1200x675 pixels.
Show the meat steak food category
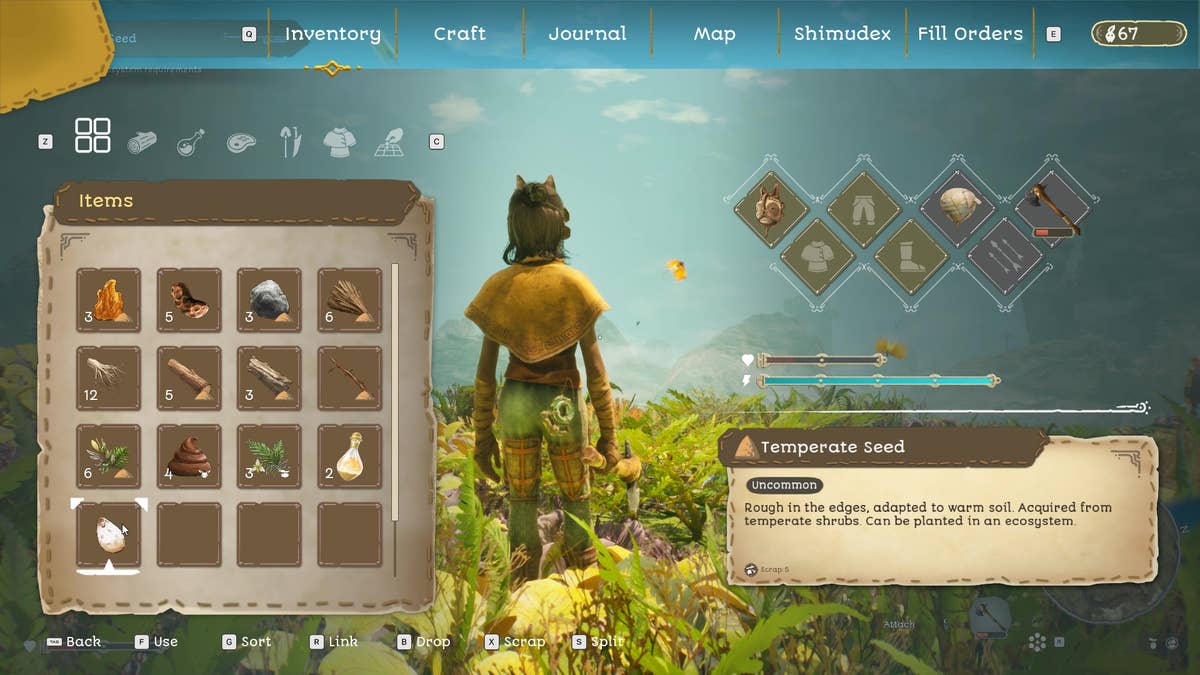pos(241,143)
